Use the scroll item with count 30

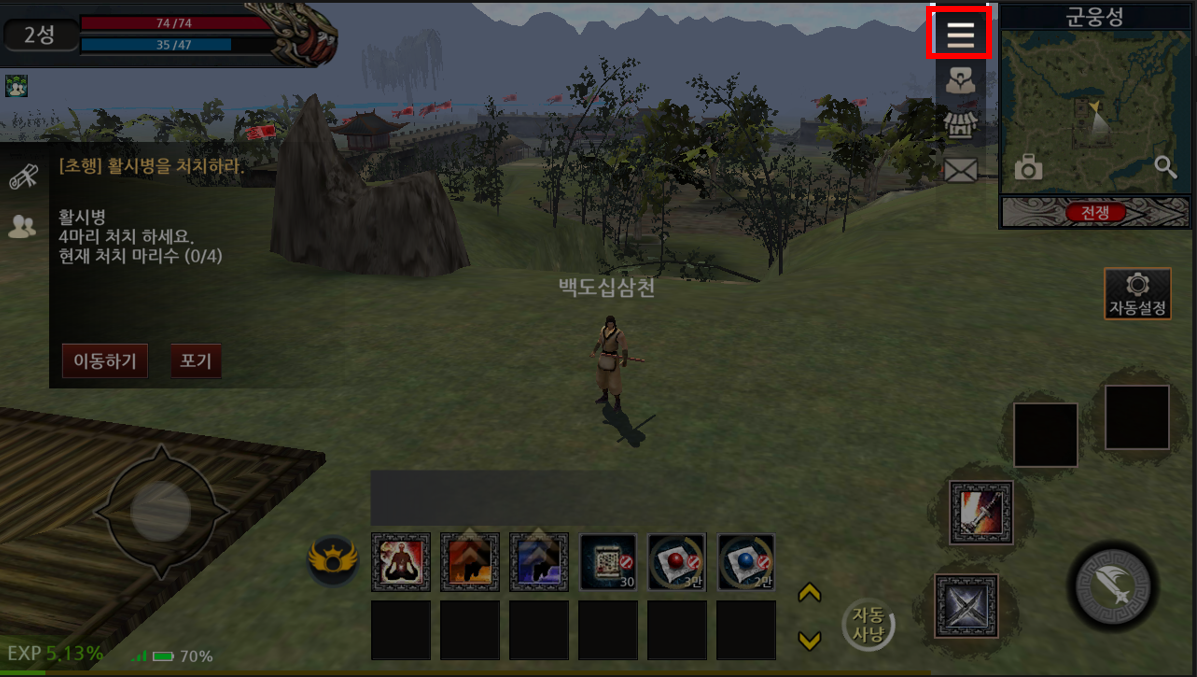(608, 561)
